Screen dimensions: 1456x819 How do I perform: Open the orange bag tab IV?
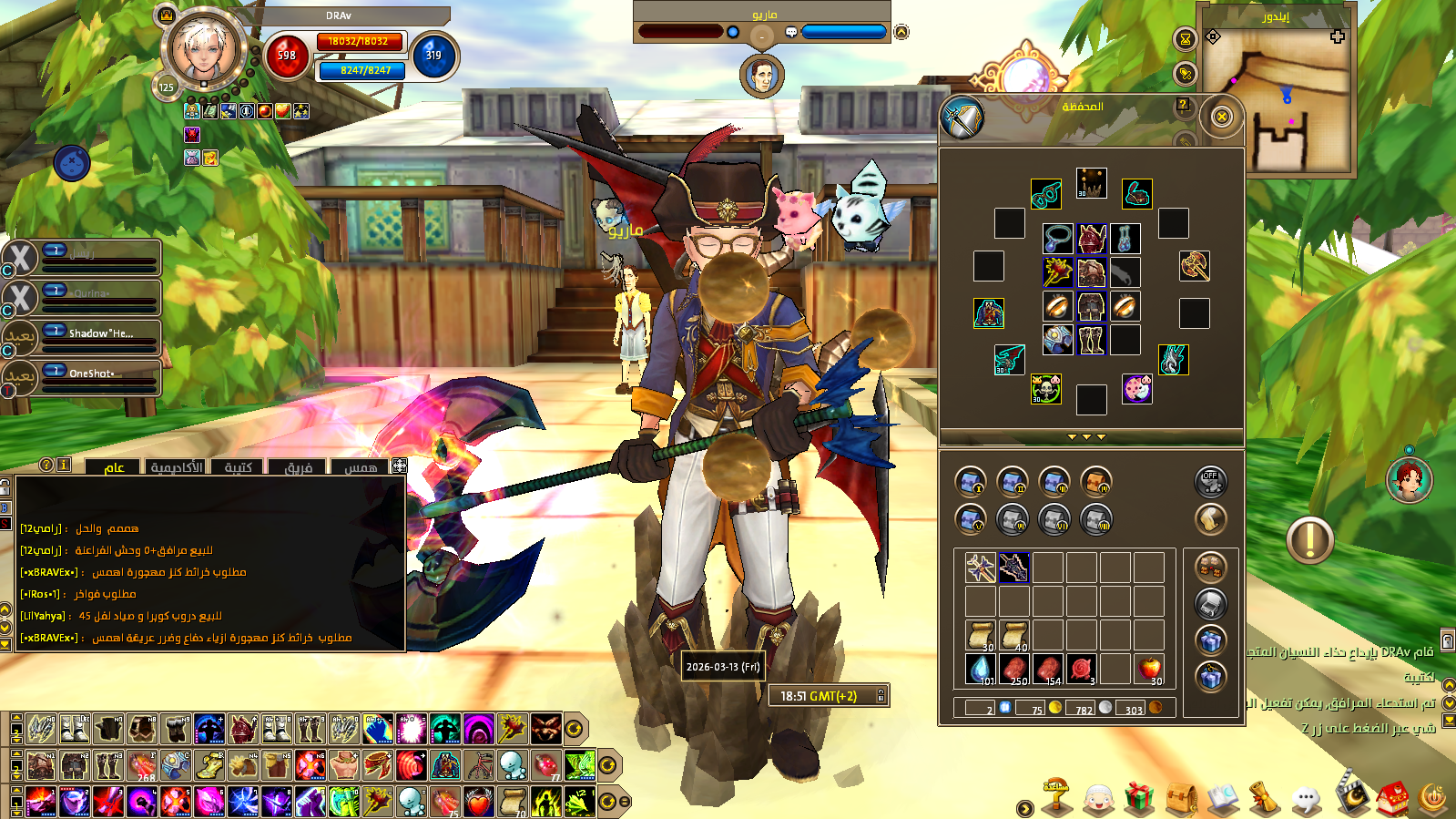1095,481
